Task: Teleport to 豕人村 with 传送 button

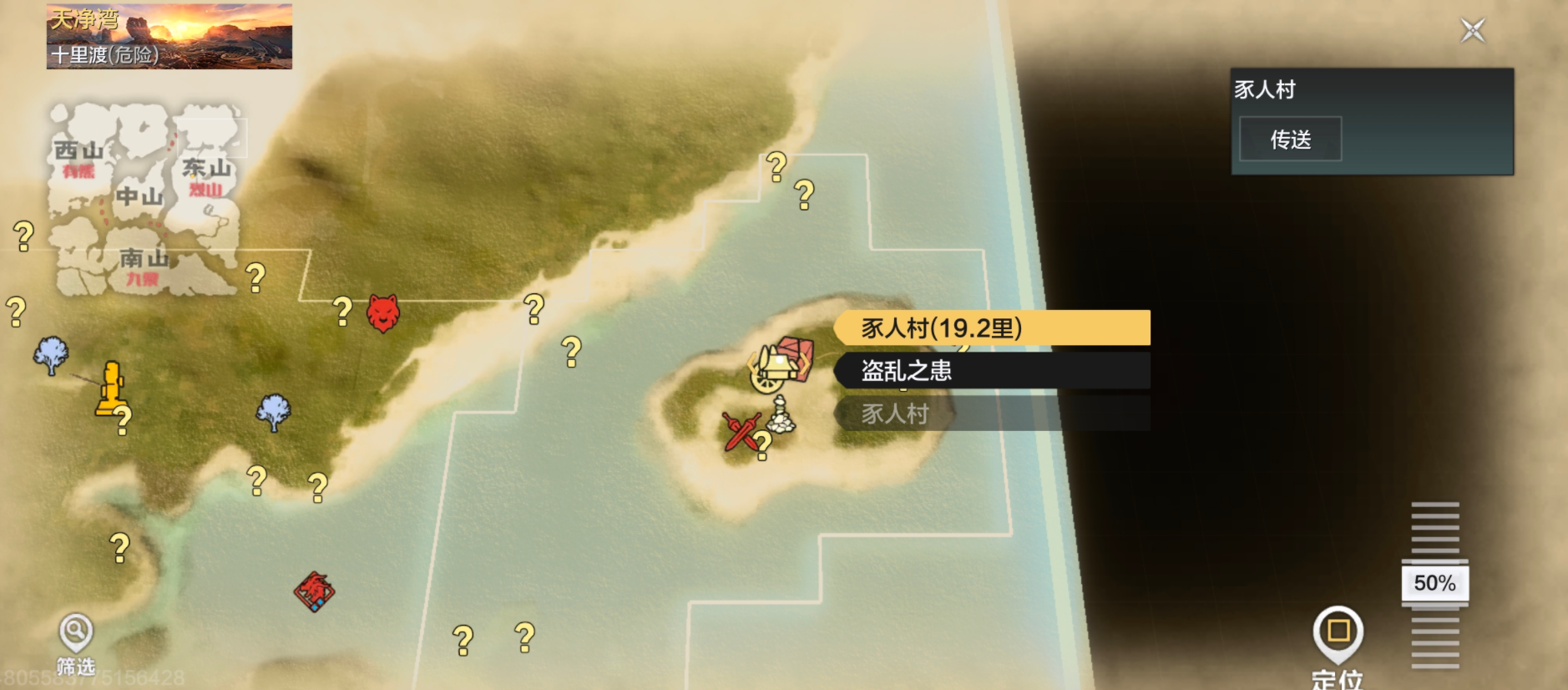Action: pos(1290,140)
